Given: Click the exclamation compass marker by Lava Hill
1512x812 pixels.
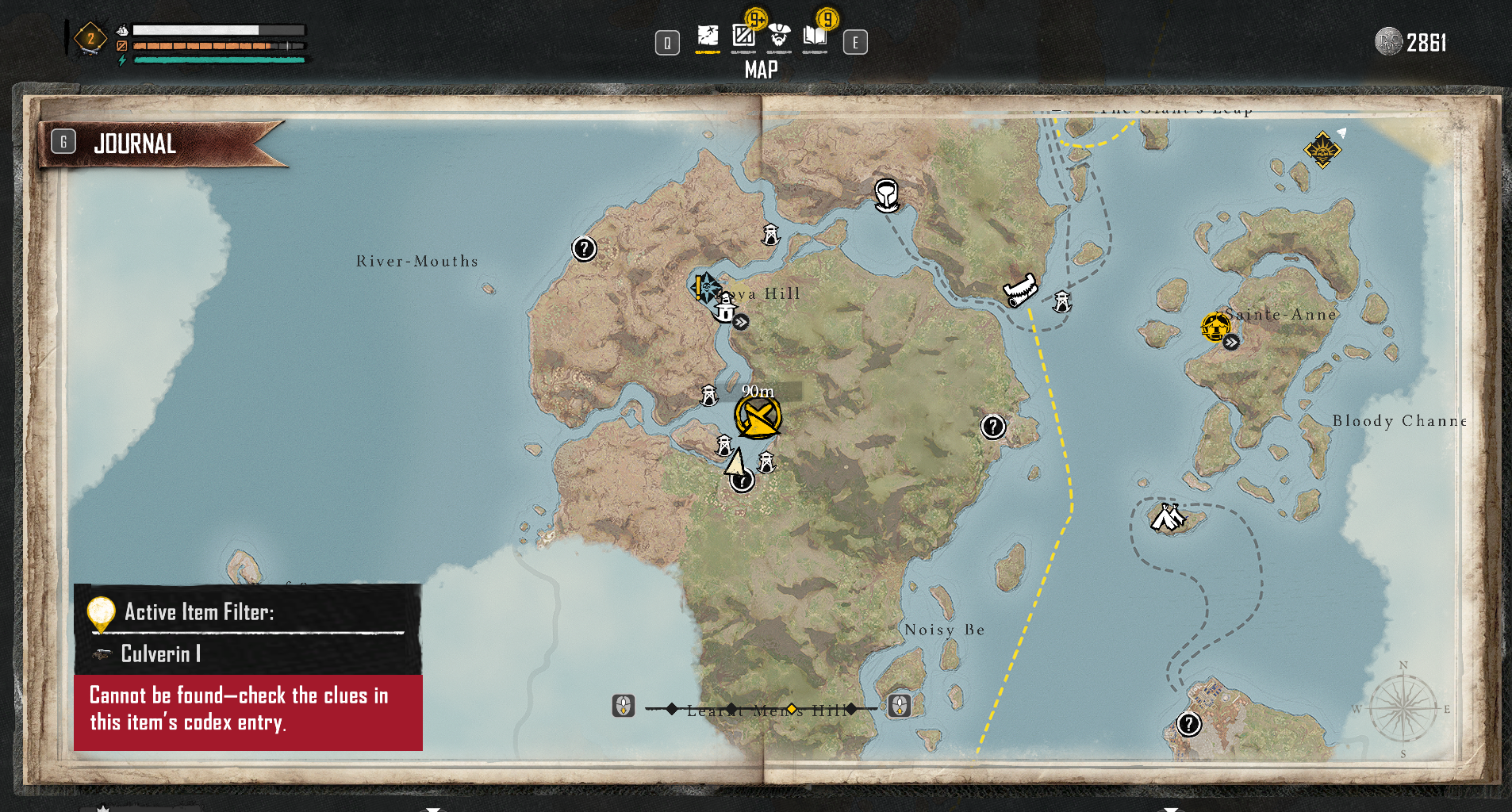Looking at the screenshot, I should click(704, 287).
